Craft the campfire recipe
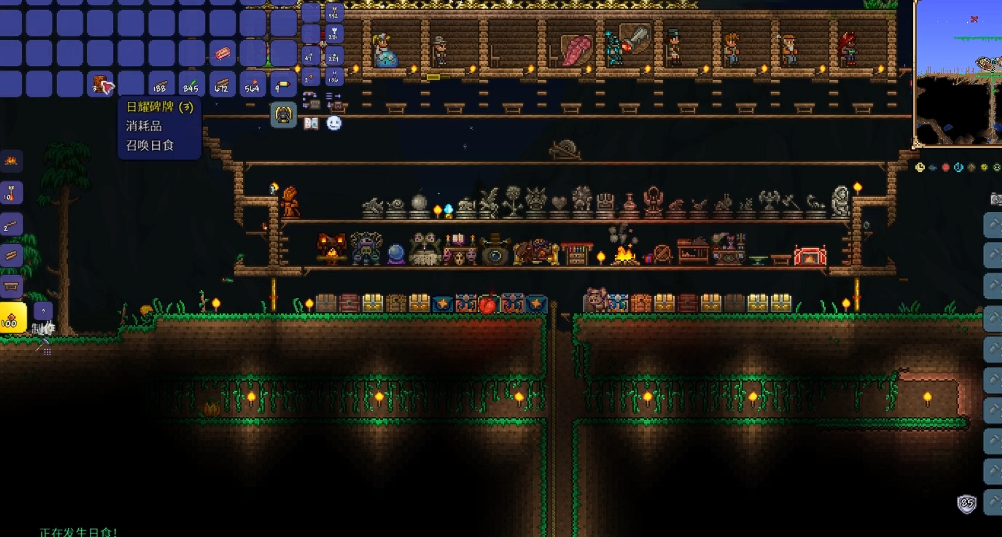The width and height of the screenshot is (1002, 537). tap(11, 160)
